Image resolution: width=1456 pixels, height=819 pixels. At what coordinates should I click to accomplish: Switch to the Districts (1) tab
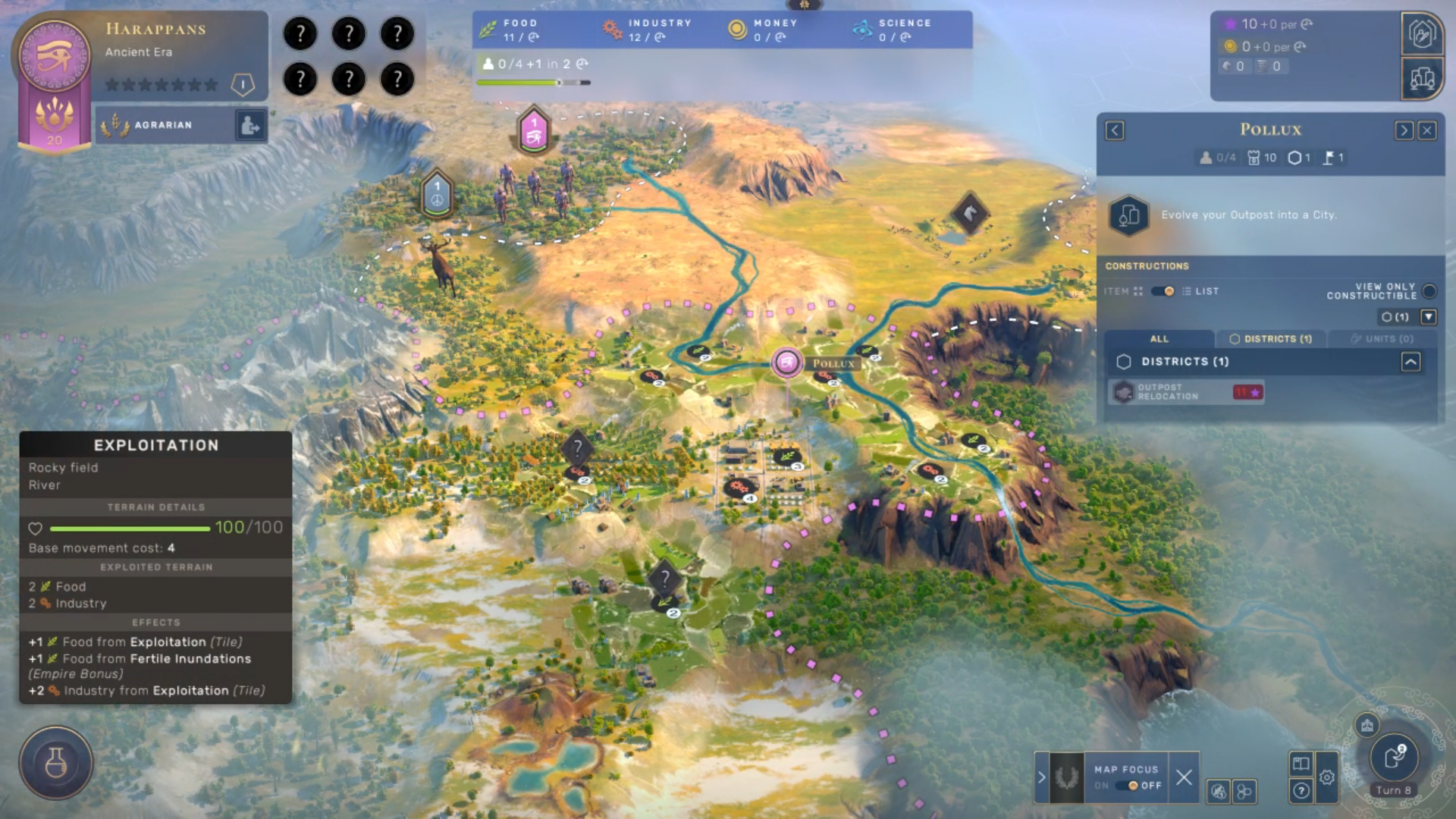1270,339
